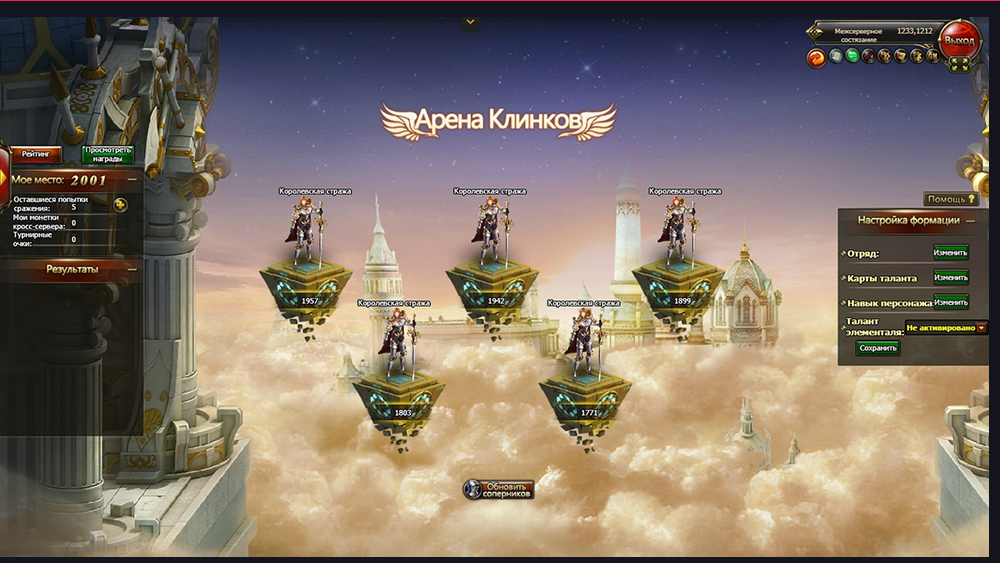Open the Помощь help button
Screen dimensions: 1000x563
point(950,199)
